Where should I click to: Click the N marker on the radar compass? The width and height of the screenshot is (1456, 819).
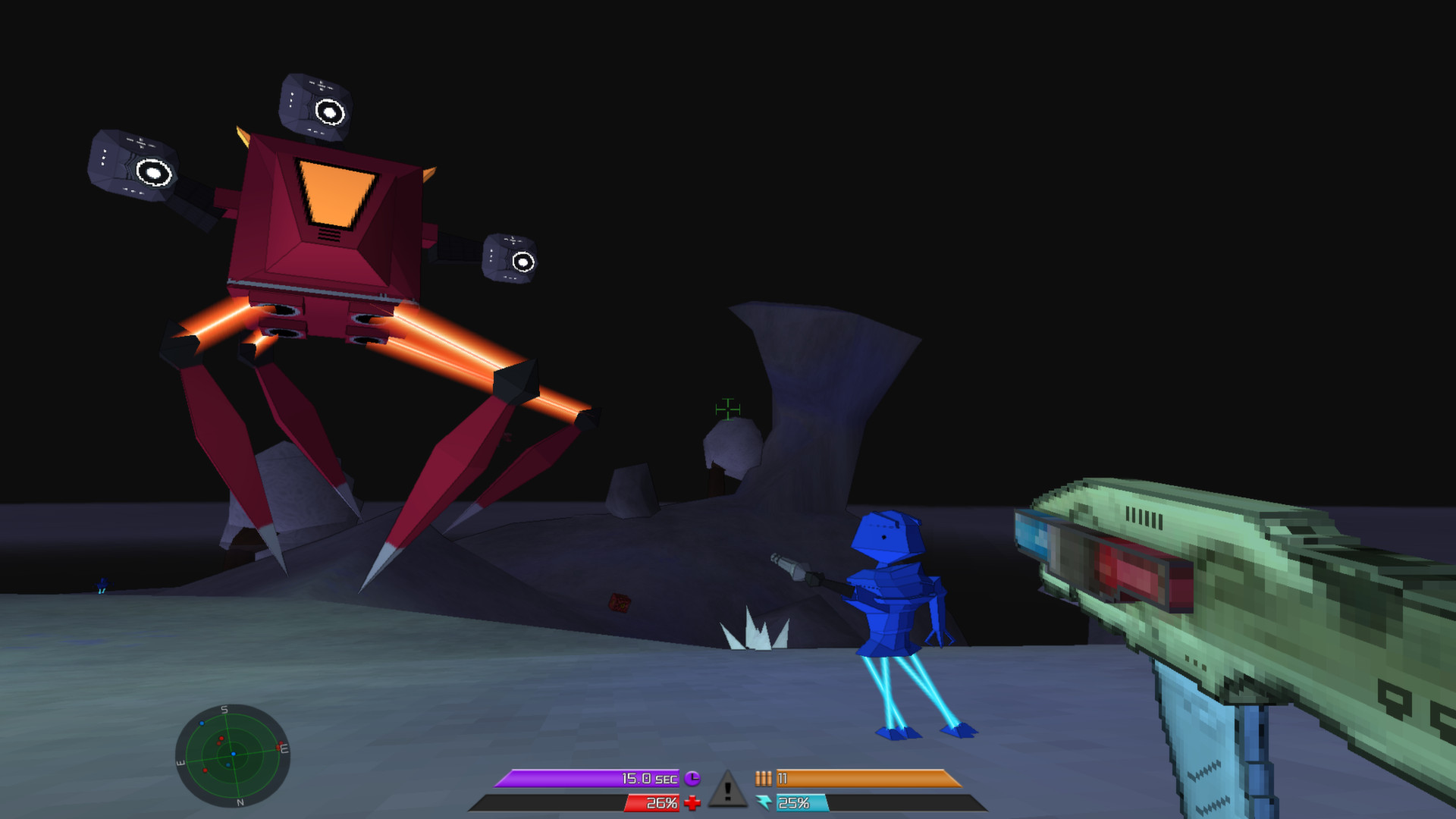pos(242,802)
